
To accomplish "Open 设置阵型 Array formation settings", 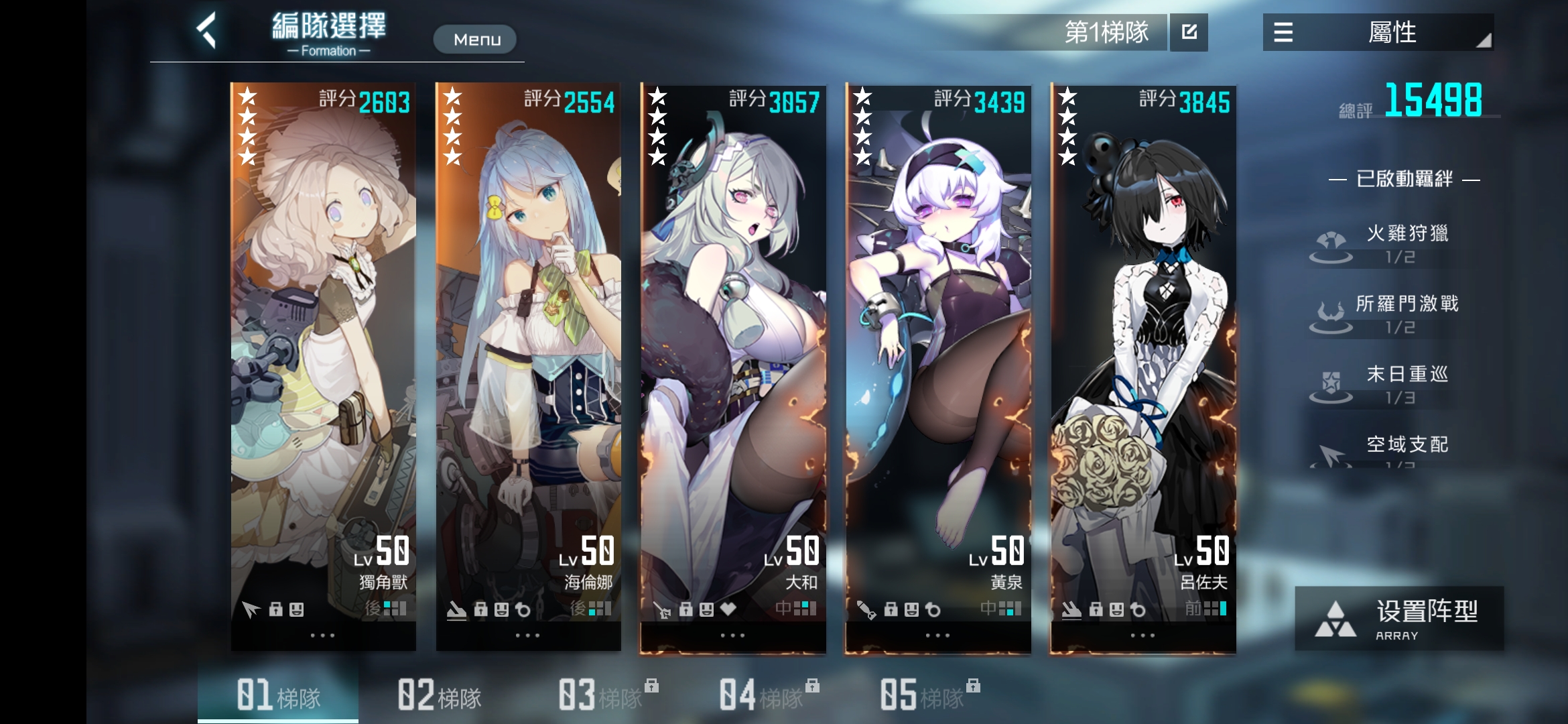I will click(1399, 618).
